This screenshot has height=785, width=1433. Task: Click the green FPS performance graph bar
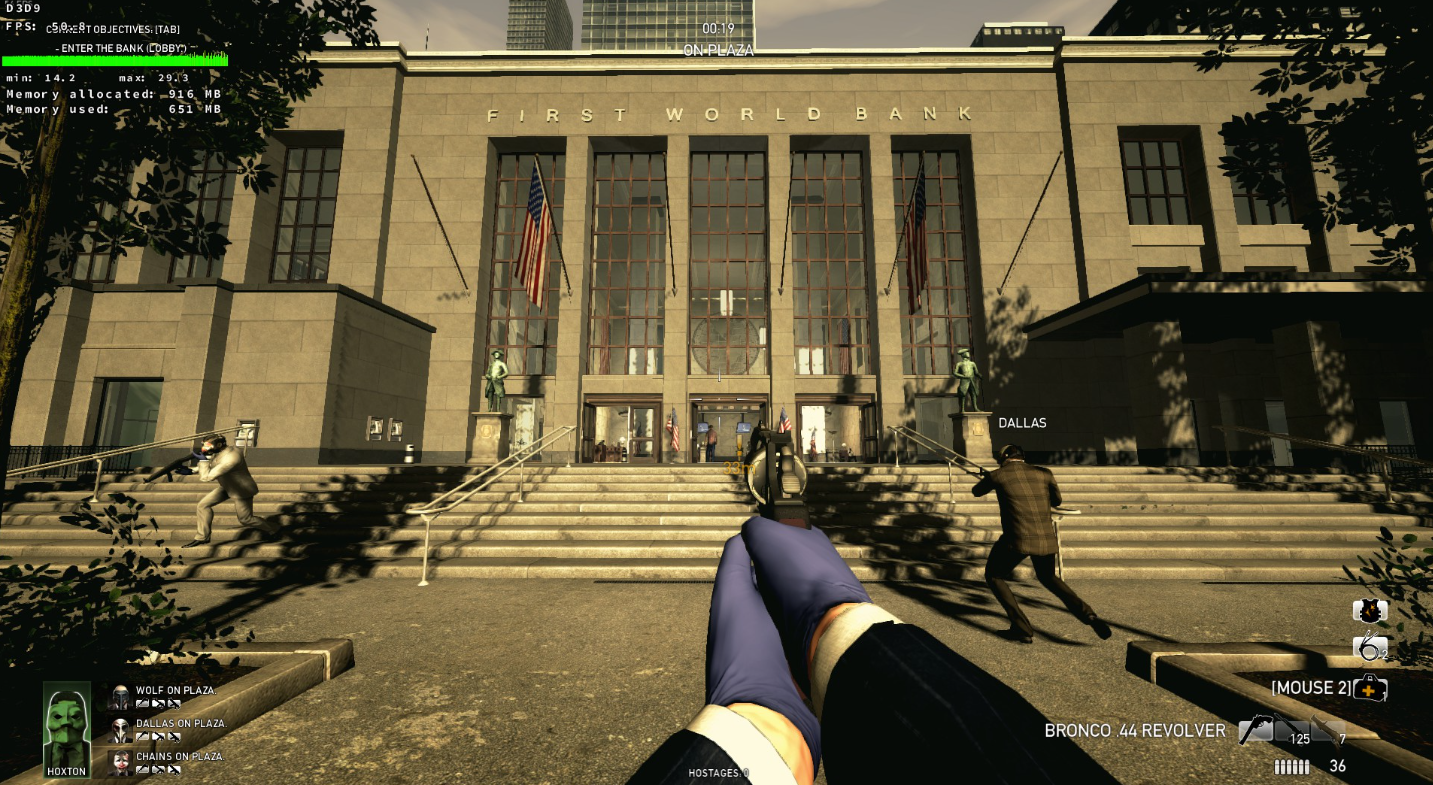[x=115, y=61]
